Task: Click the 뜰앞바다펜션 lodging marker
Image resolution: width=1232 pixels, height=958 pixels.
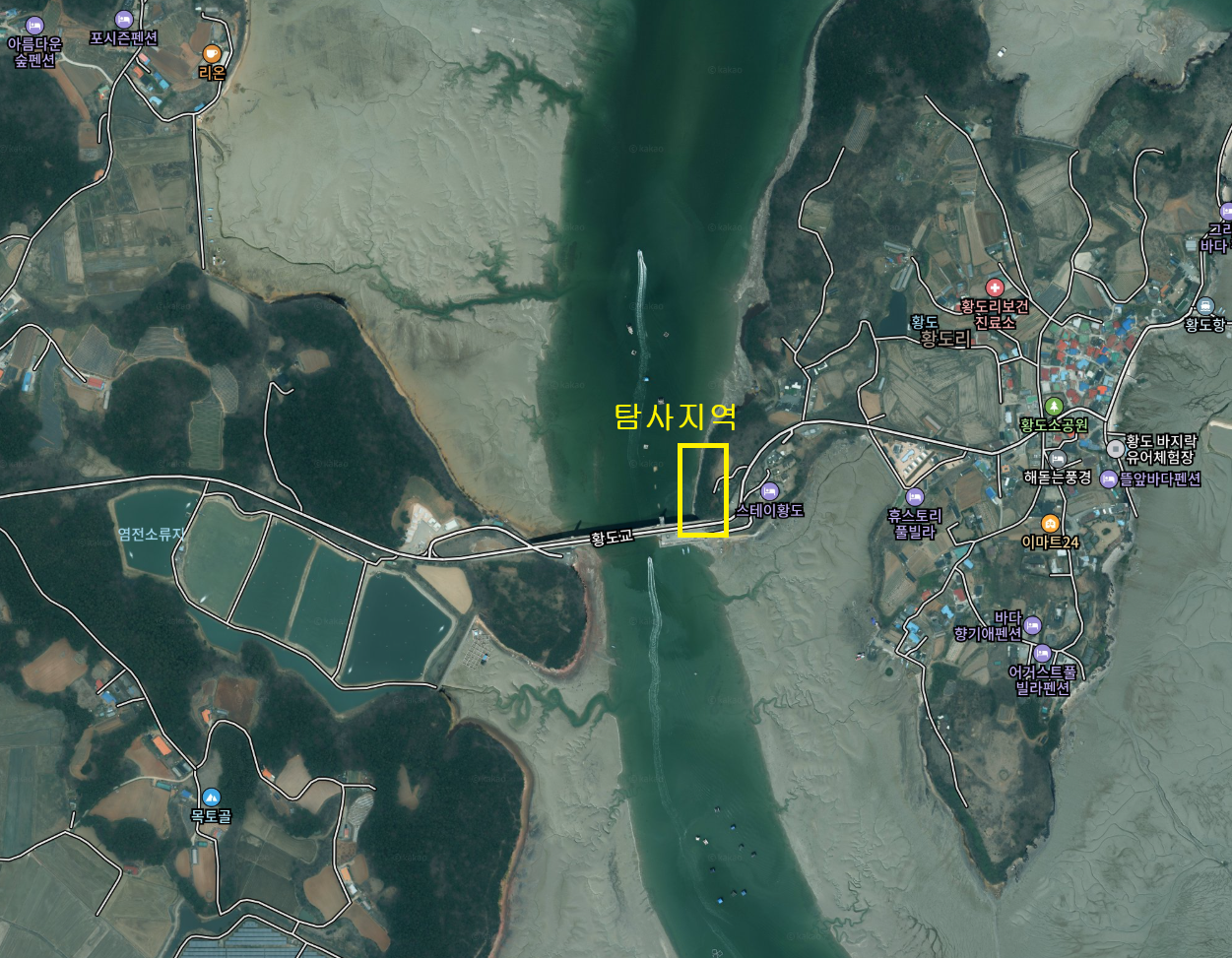Action: tap(1109, 479)
